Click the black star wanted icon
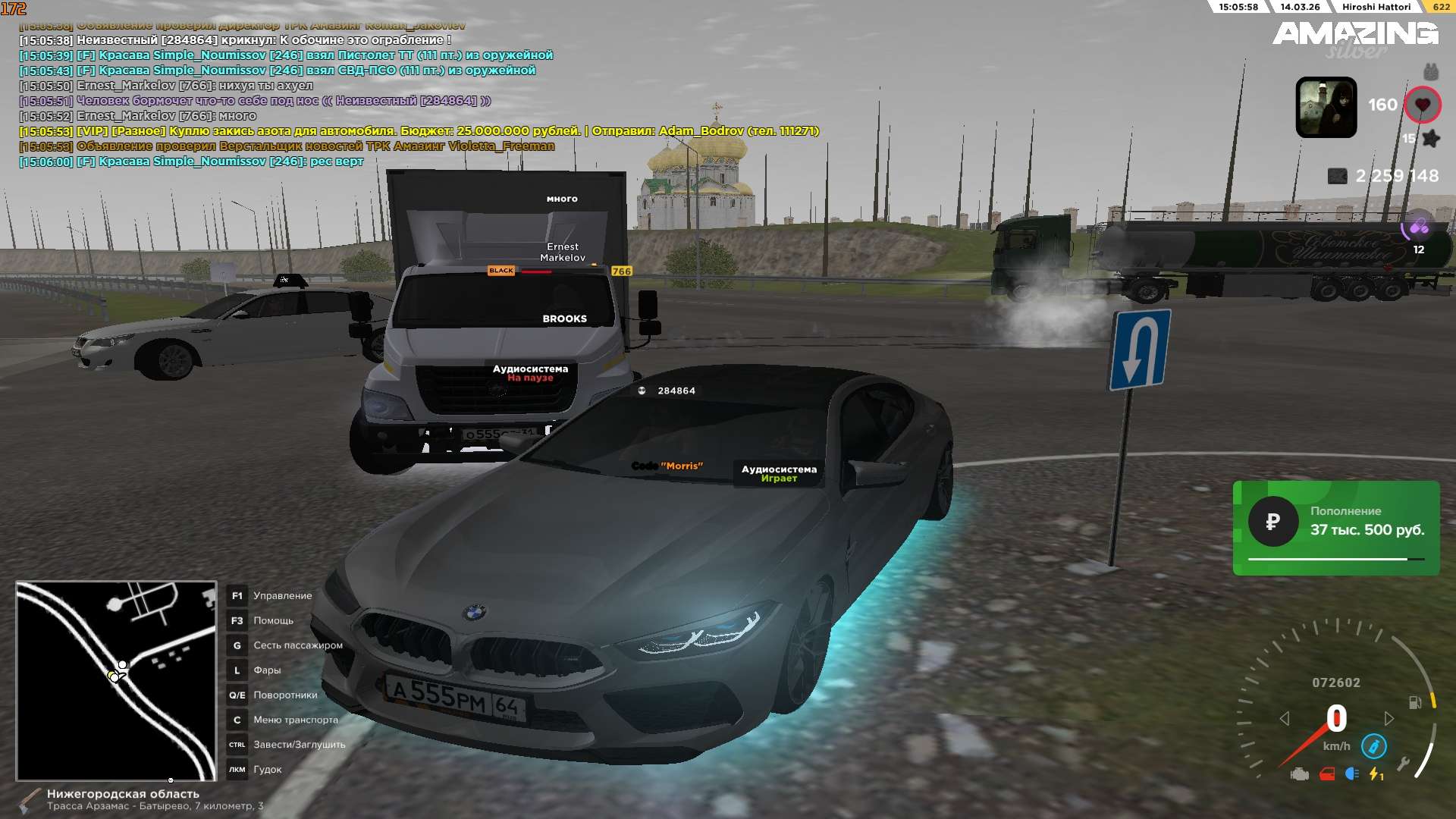Viewport: 1456px width, 819px height. (1431, 139)
